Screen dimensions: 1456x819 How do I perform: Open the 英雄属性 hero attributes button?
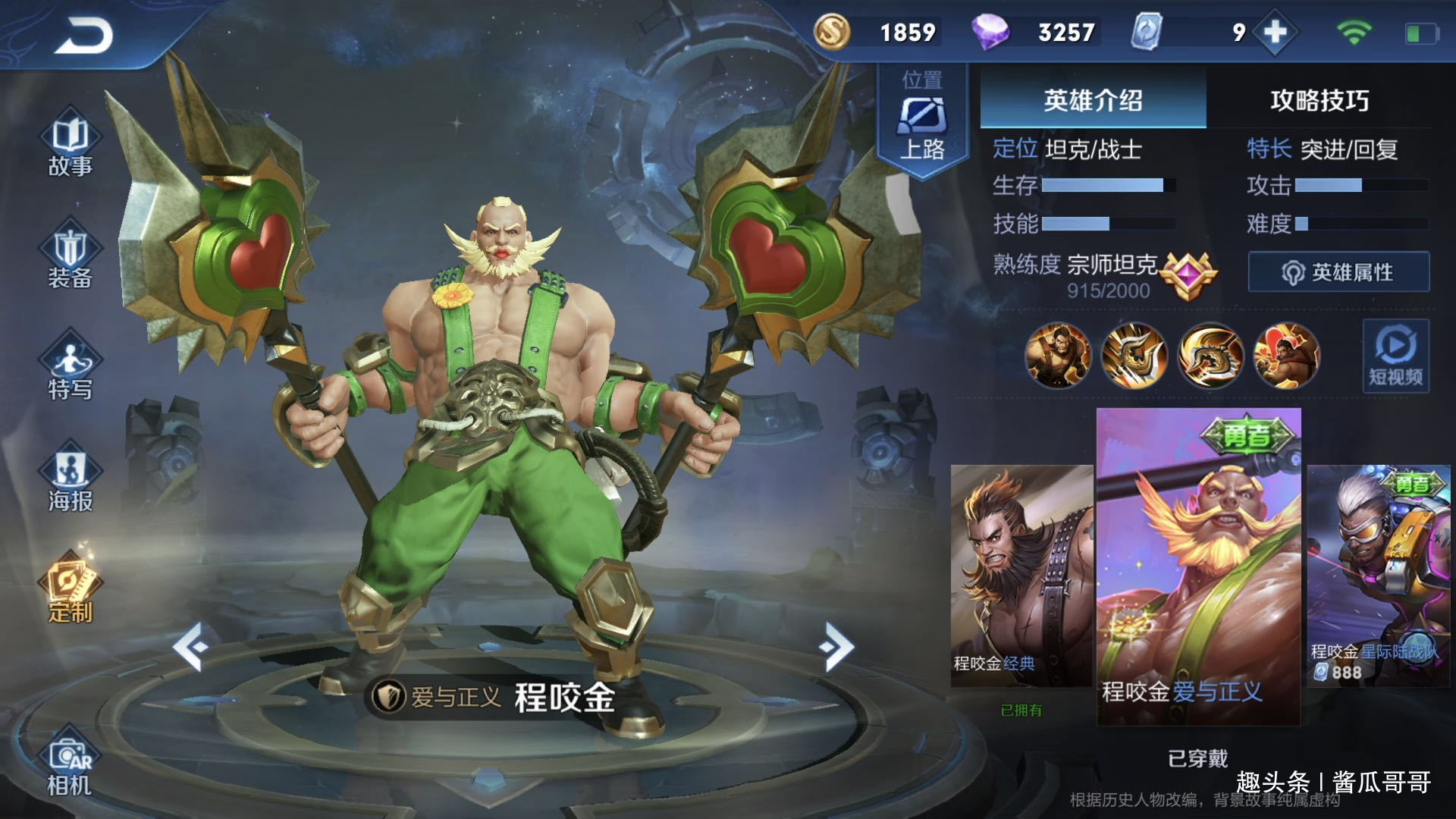point(1338,272)
